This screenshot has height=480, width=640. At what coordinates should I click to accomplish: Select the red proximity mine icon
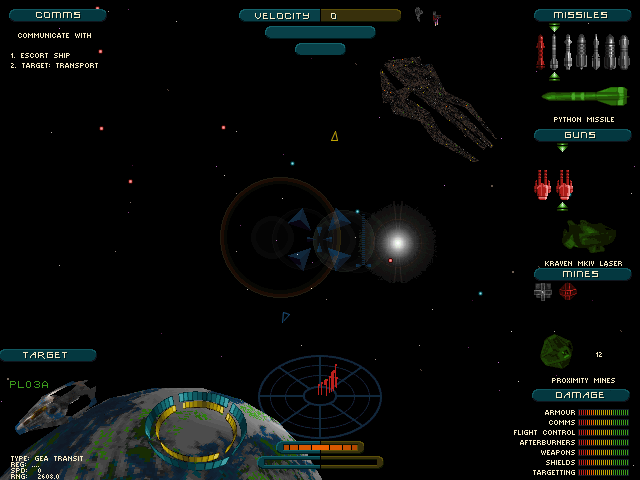(x=568, y=291)
